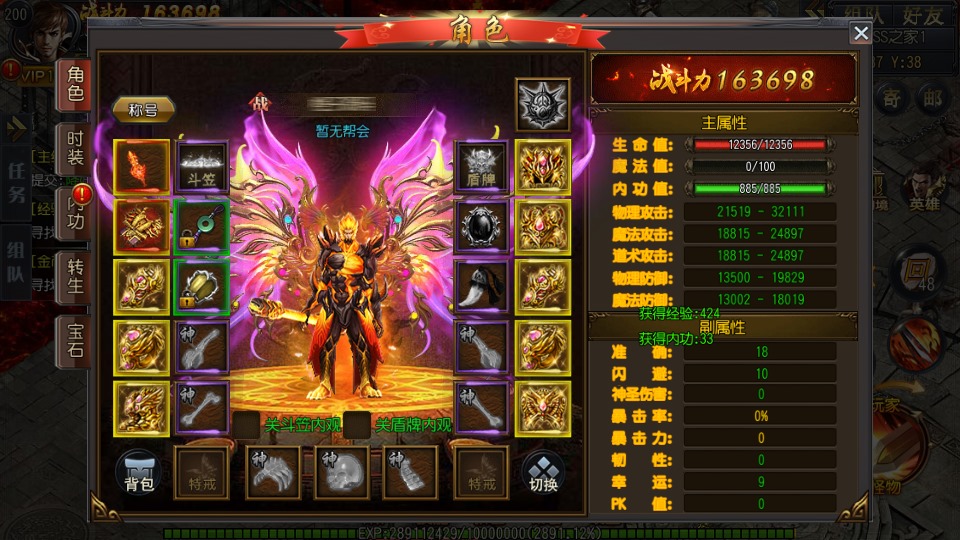Image resolution: width=960 pixels, height=540 pixels.
Task: Toggle 关盾牌内观 checkbox
Action: pos(357,425)
